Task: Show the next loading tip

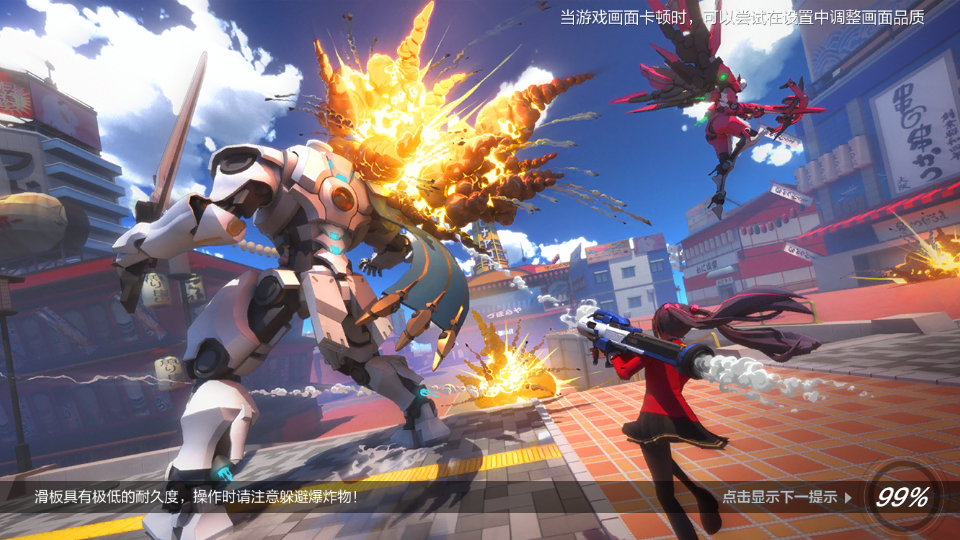Action: point(787,497)
